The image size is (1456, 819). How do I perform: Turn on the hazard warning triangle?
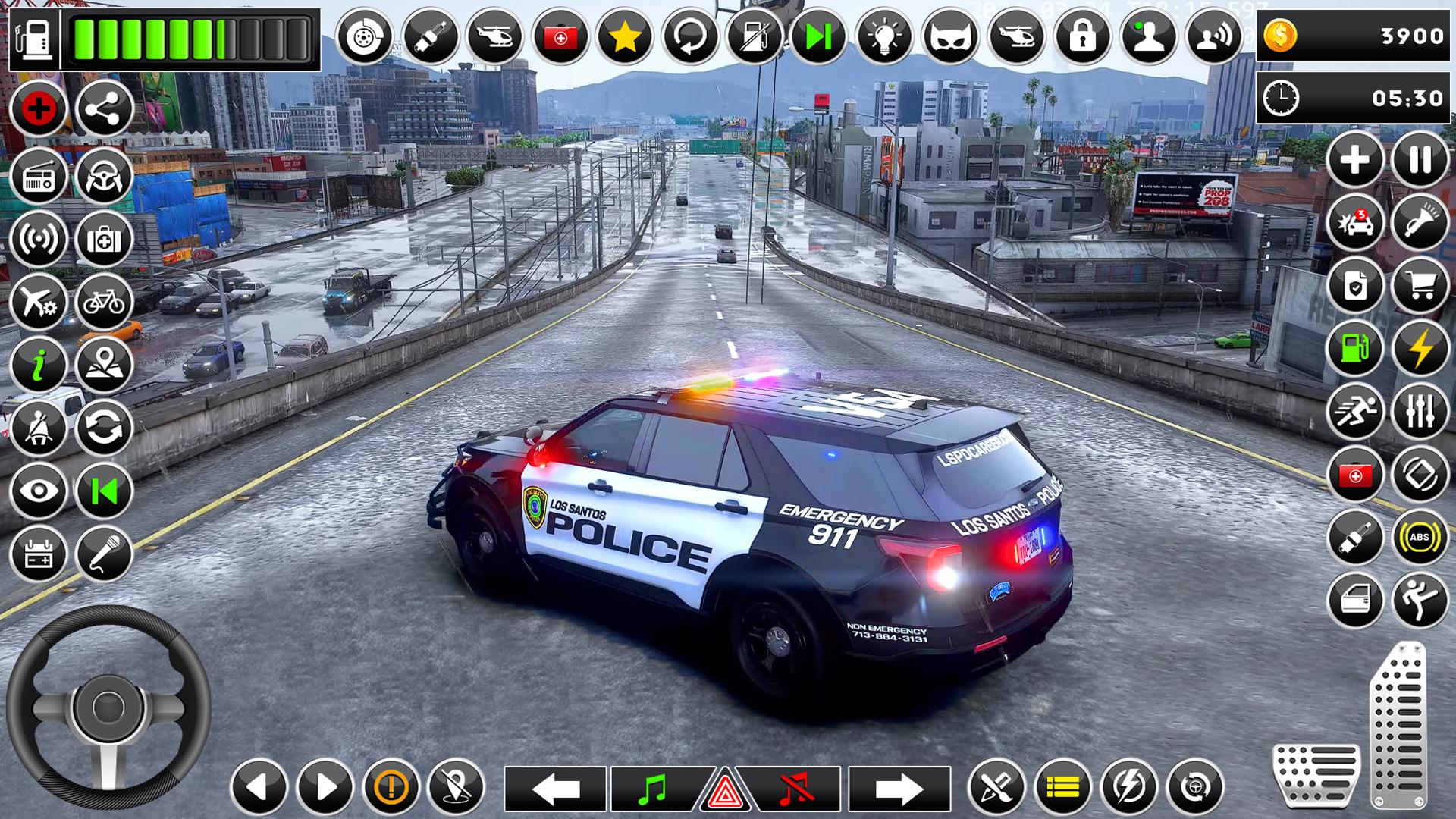(x=725, y=792)
